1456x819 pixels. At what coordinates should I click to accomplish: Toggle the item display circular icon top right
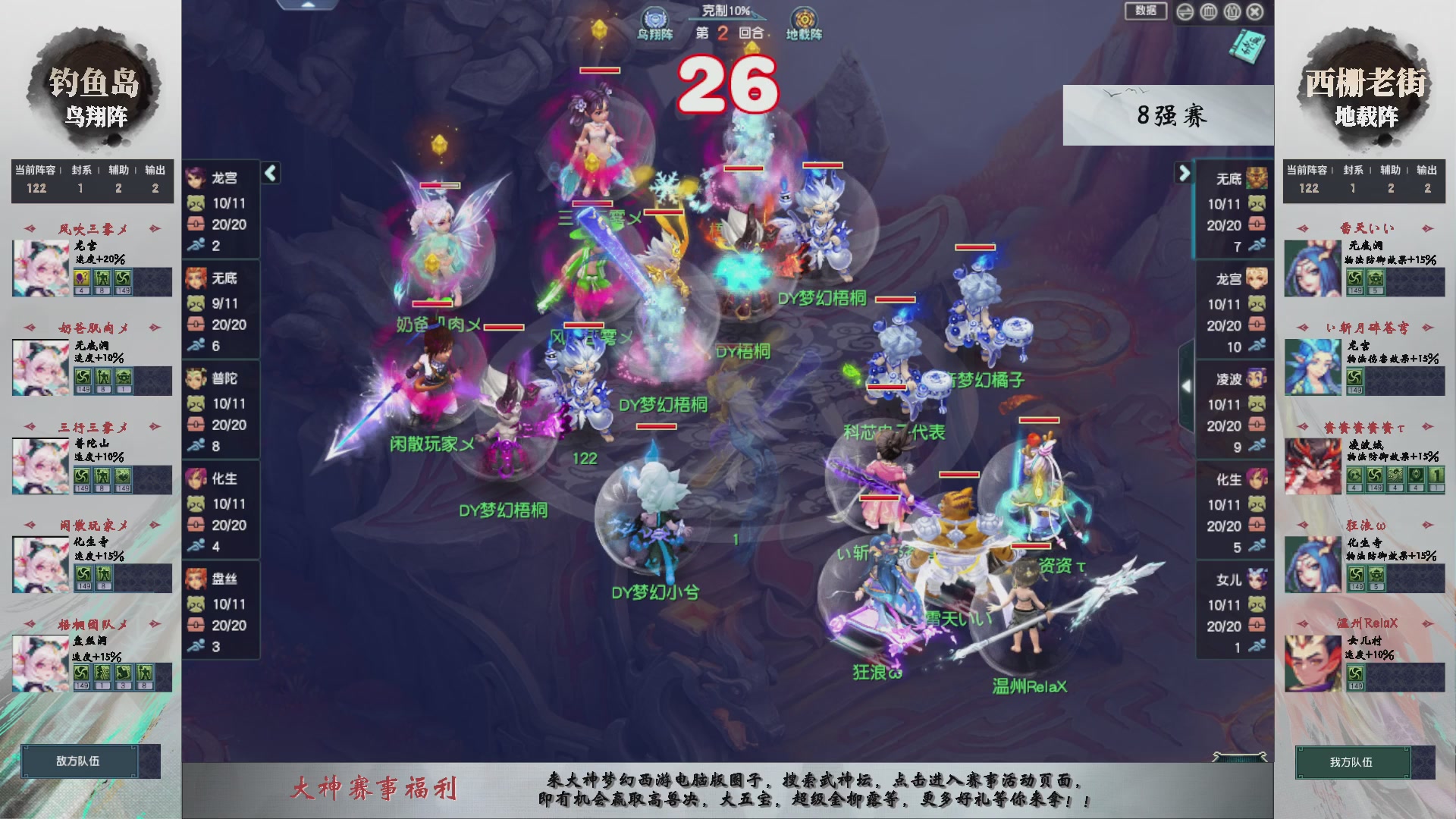point(1233,13)
